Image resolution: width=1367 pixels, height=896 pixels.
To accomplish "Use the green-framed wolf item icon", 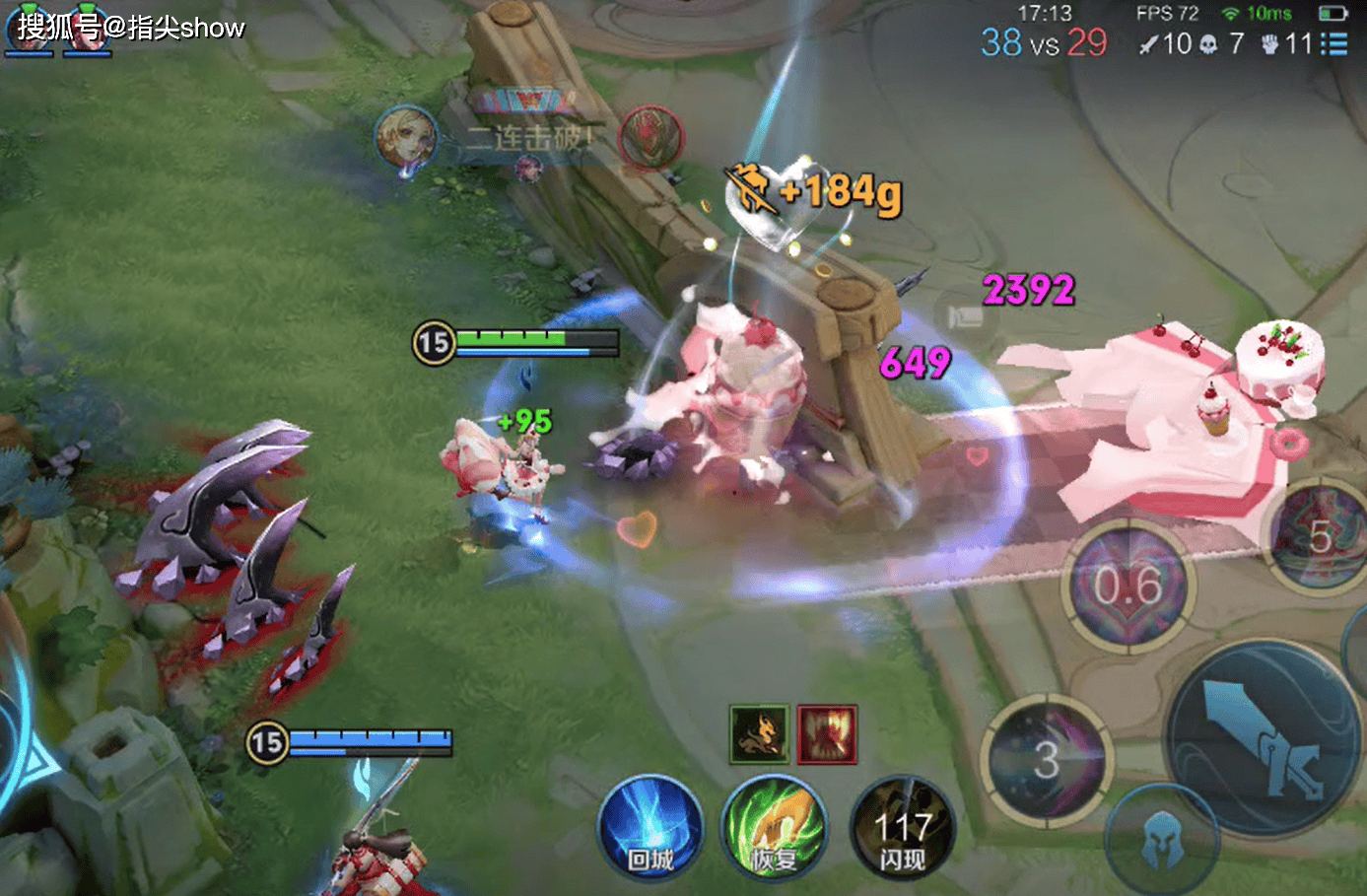I will click(759, 734).
